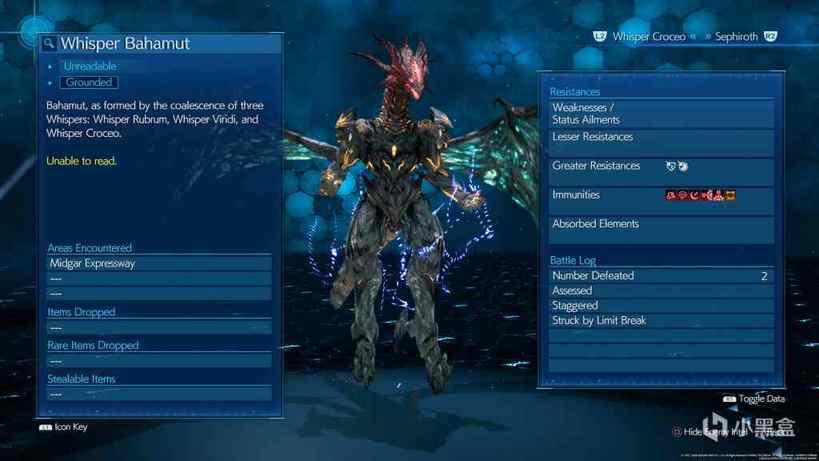Select the Midgar Expressway area entry
This screenshot has height=461, width=819.
pyautogui.click(x=159, y=264)
